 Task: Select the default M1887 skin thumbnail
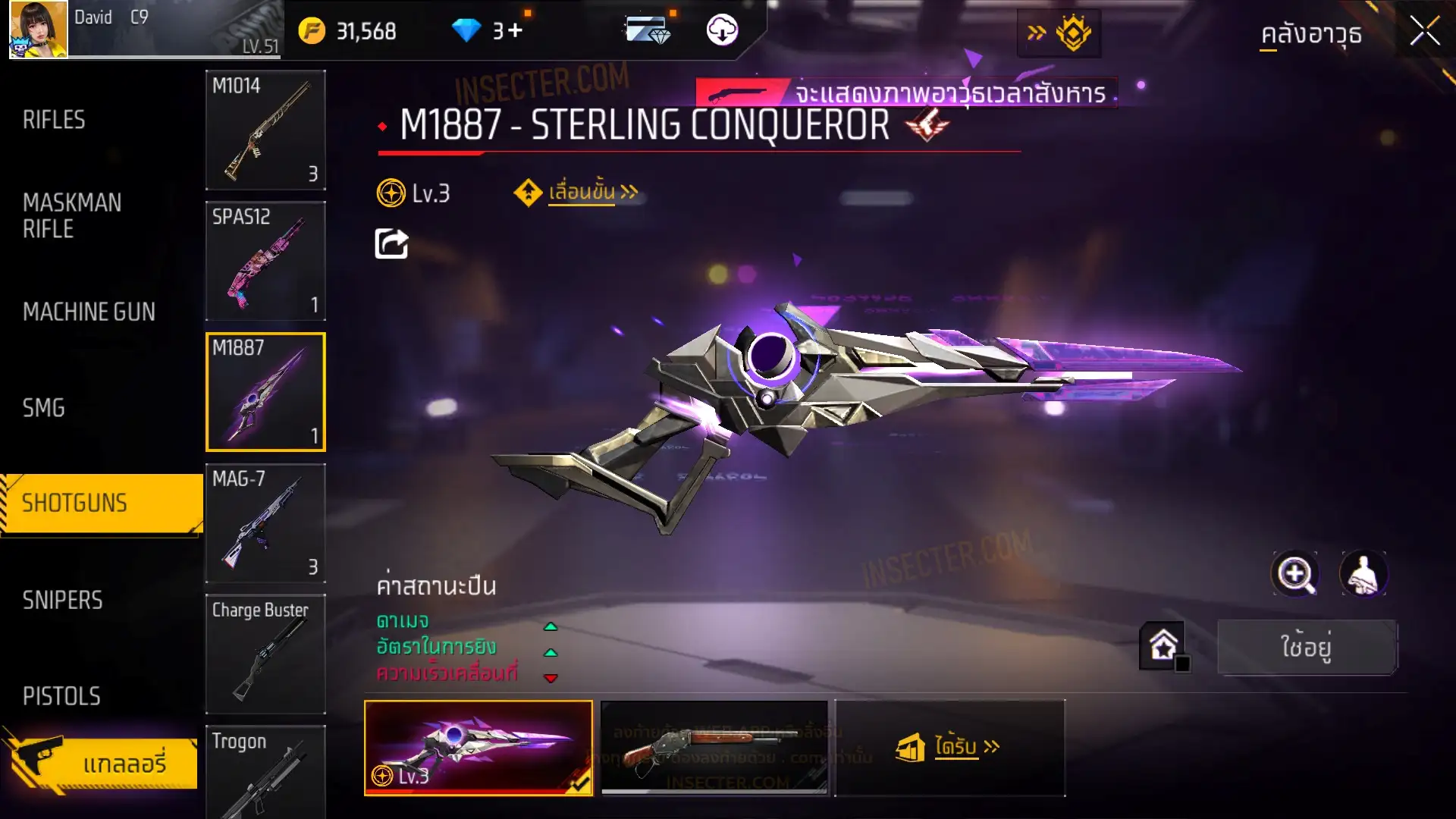click(714, 748)
